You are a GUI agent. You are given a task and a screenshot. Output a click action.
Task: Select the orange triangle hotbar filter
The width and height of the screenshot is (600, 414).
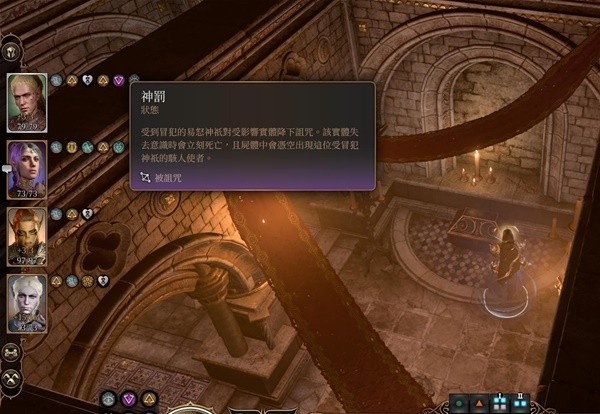click(x=478, y=404)
